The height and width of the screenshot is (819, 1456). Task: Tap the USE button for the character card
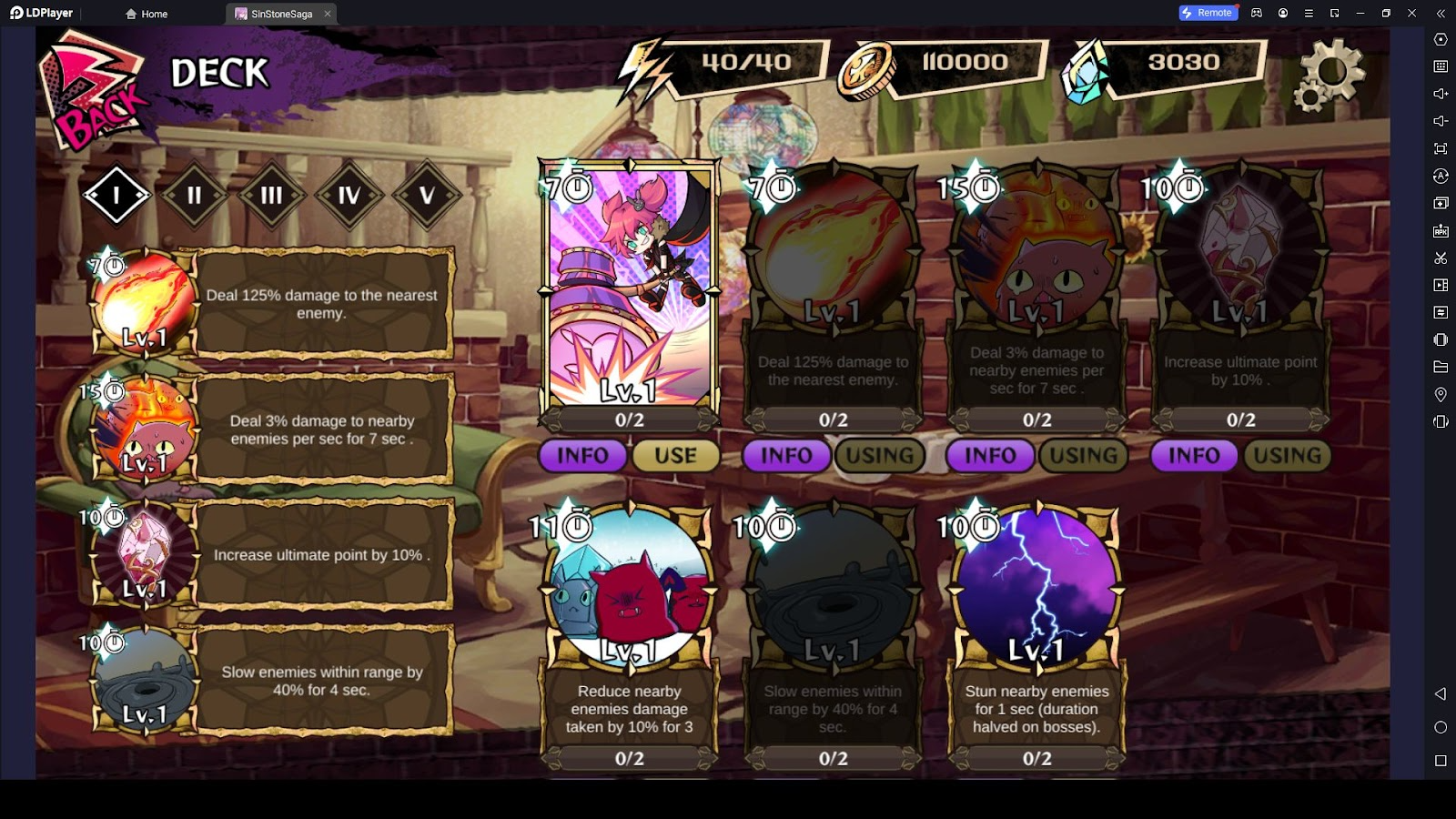(x=675, y=456)
